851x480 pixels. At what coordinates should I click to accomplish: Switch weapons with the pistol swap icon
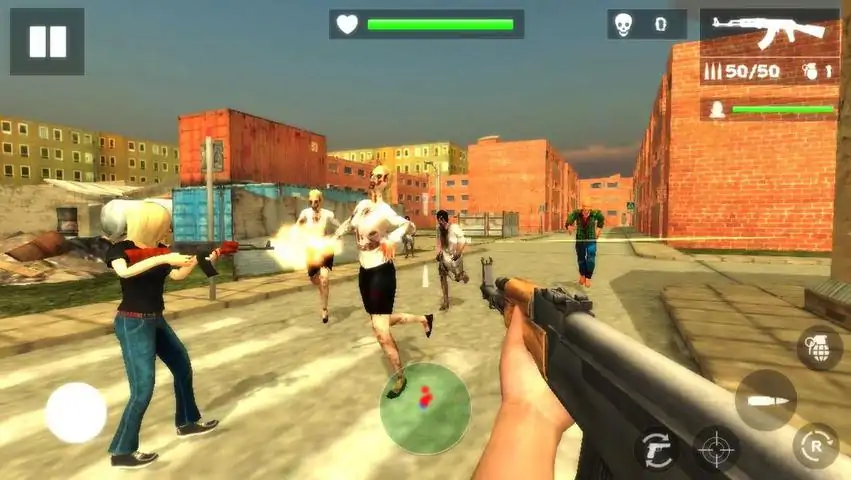[656, 449]
